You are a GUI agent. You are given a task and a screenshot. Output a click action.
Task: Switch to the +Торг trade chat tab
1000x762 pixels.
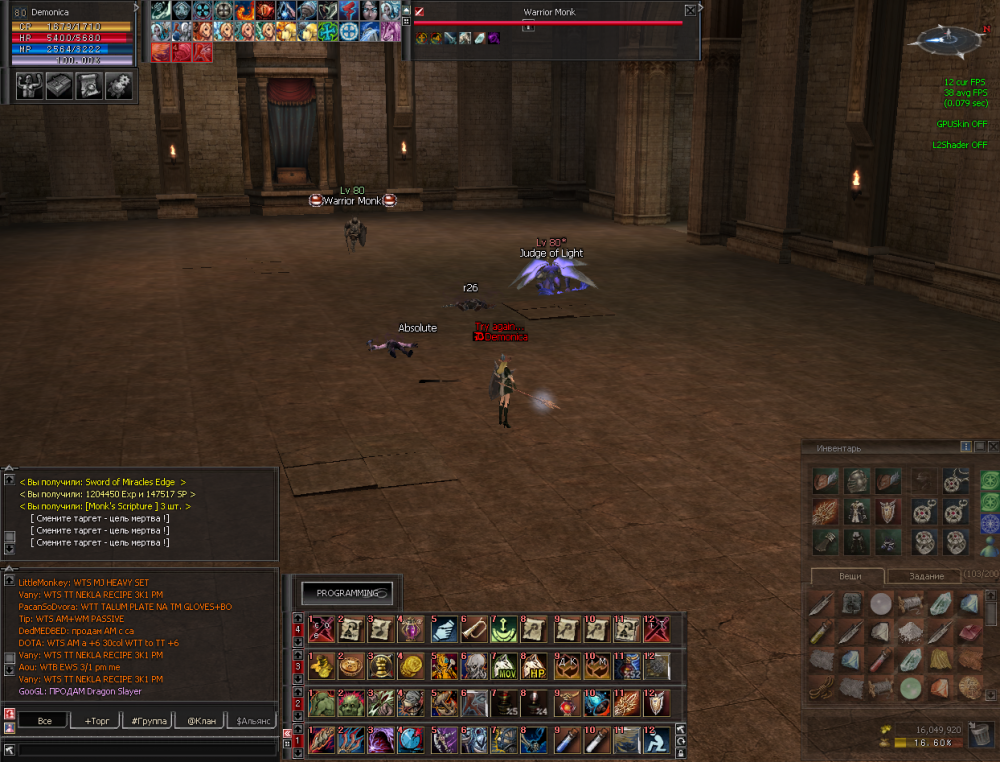click(x=98, y=720)
